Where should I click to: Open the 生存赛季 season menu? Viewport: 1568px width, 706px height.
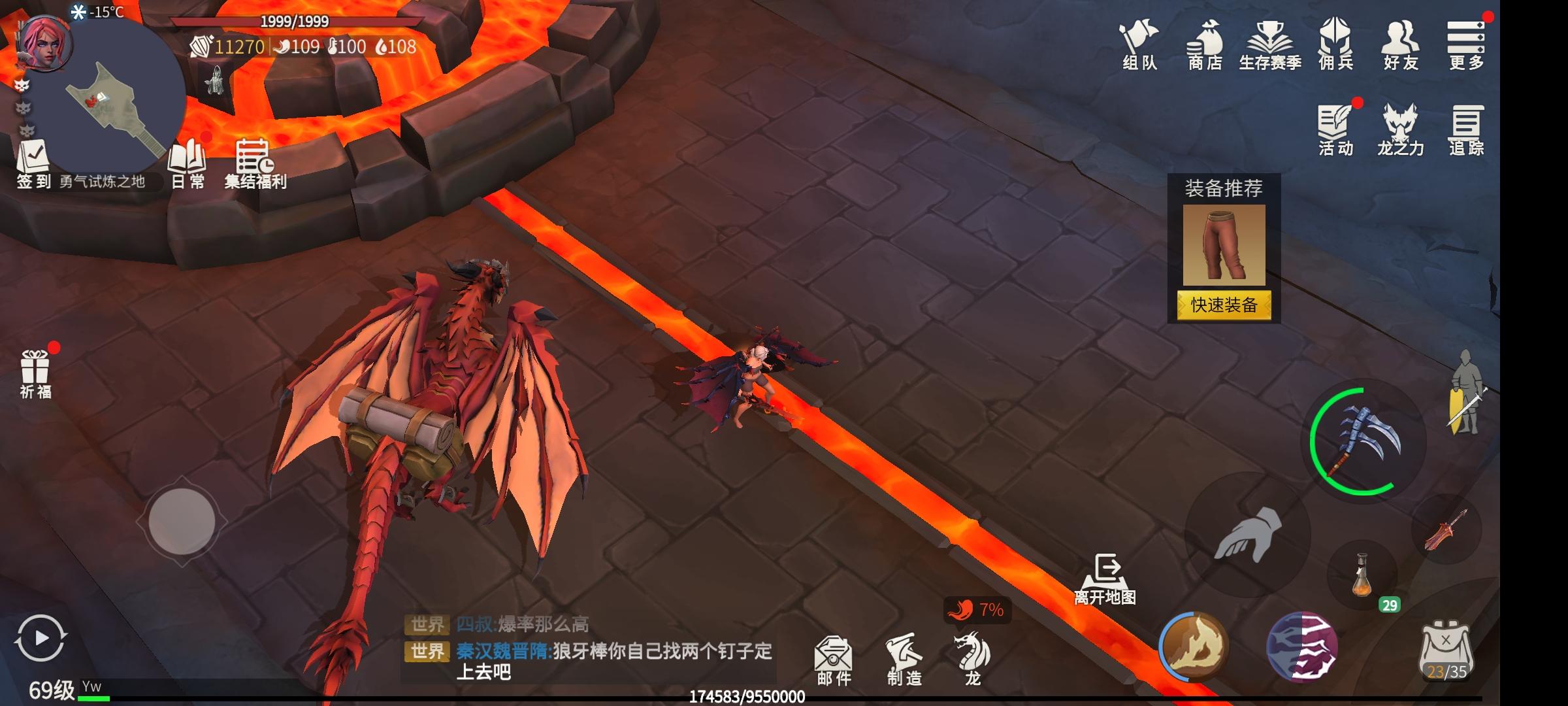coord(1270,44)
